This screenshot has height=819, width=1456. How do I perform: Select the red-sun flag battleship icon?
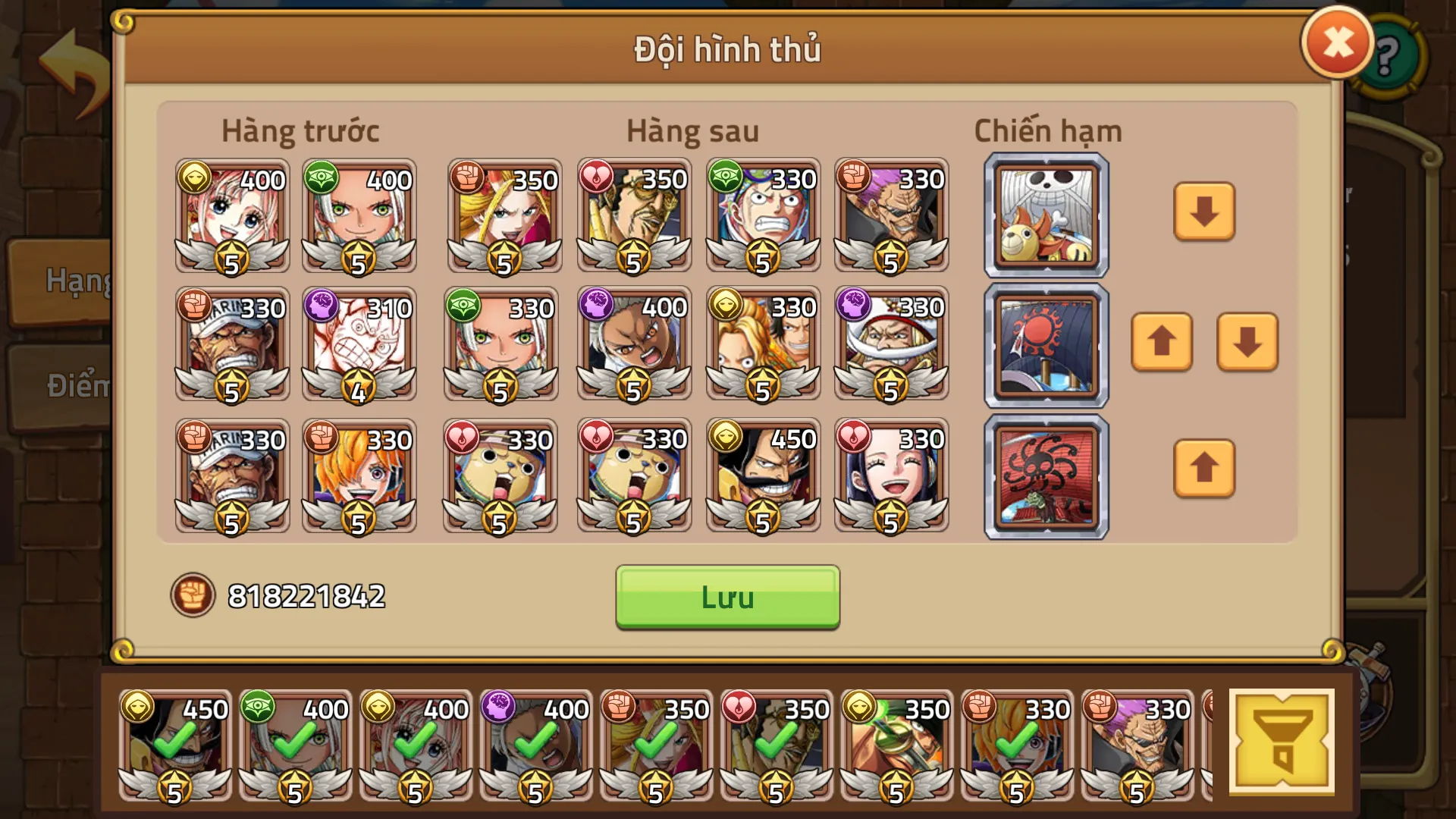pos(1045,344)
